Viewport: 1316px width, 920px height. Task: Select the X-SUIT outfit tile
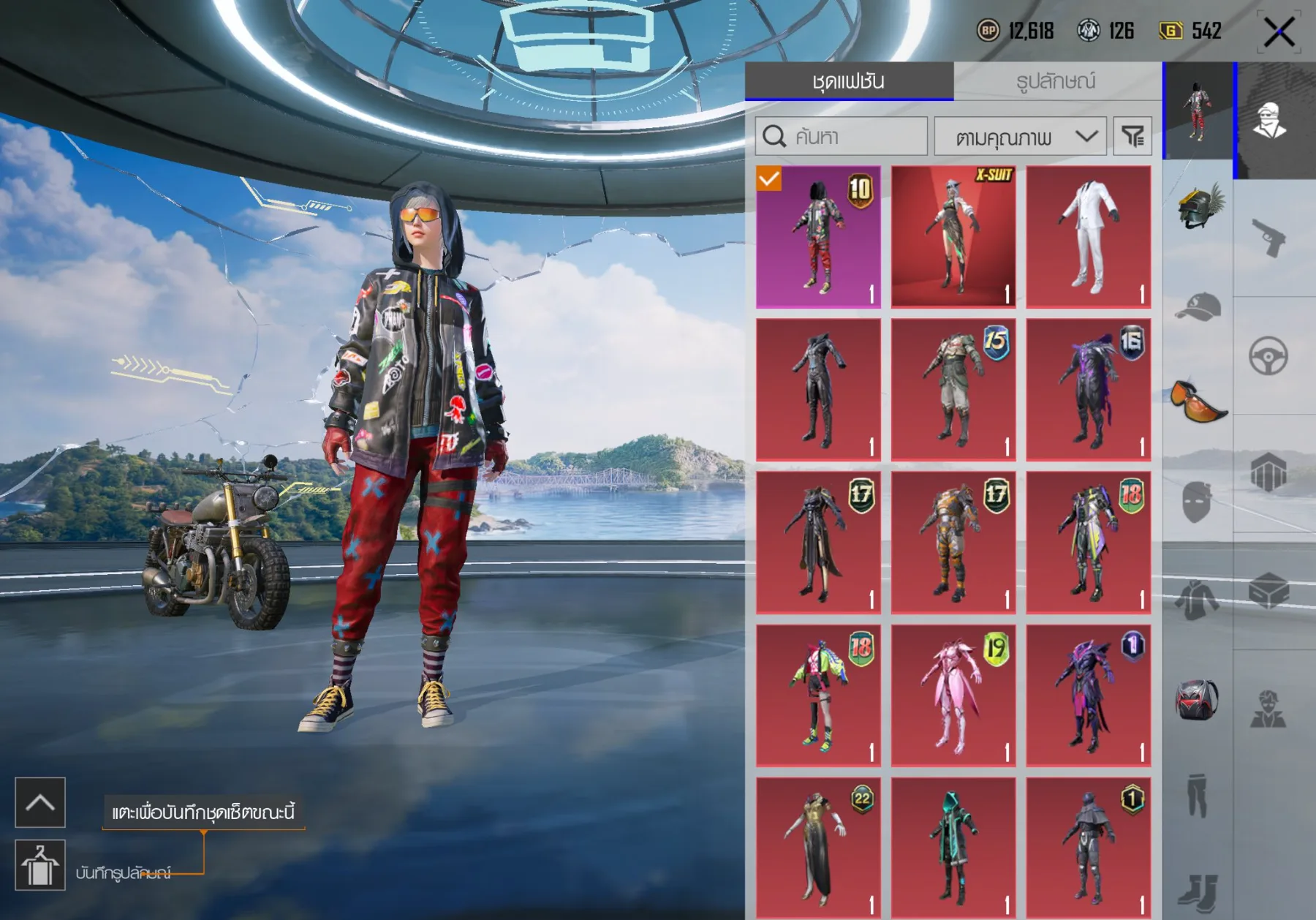pos(953,236)
